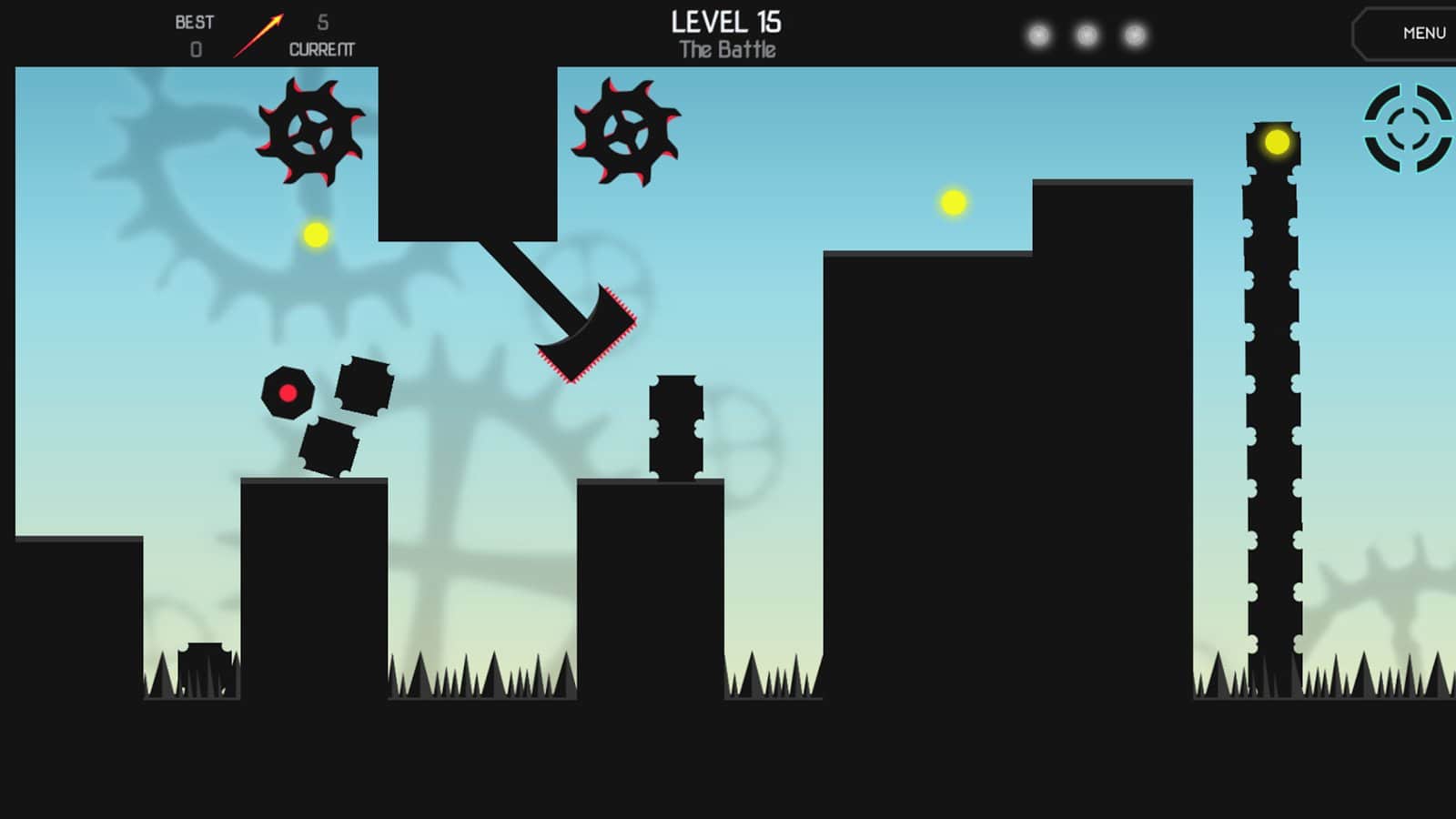Screen dimensions: 1456x819
Task: Click the hexagon with the red dot
Action: point(288,393)
